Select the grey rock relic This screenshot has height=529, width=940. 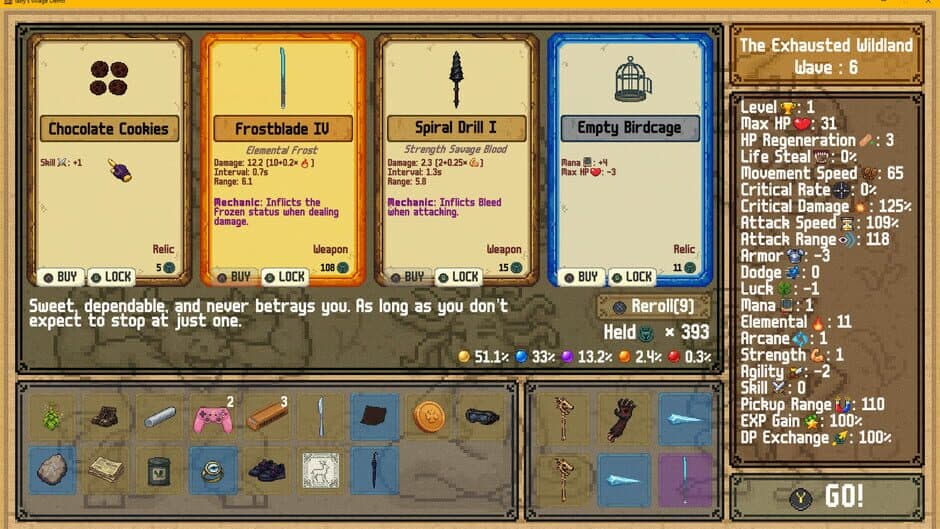(x=50, y=470)
